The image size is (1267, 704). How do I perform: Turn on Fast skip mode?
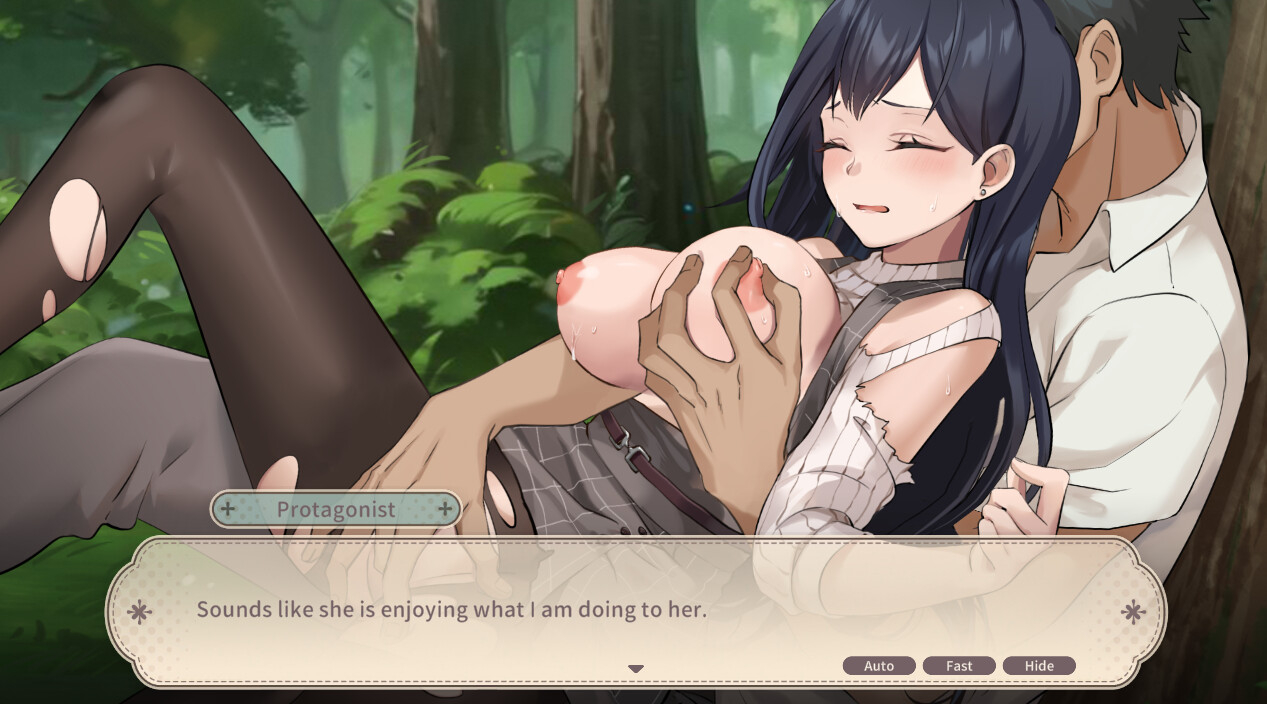(959, 666)
